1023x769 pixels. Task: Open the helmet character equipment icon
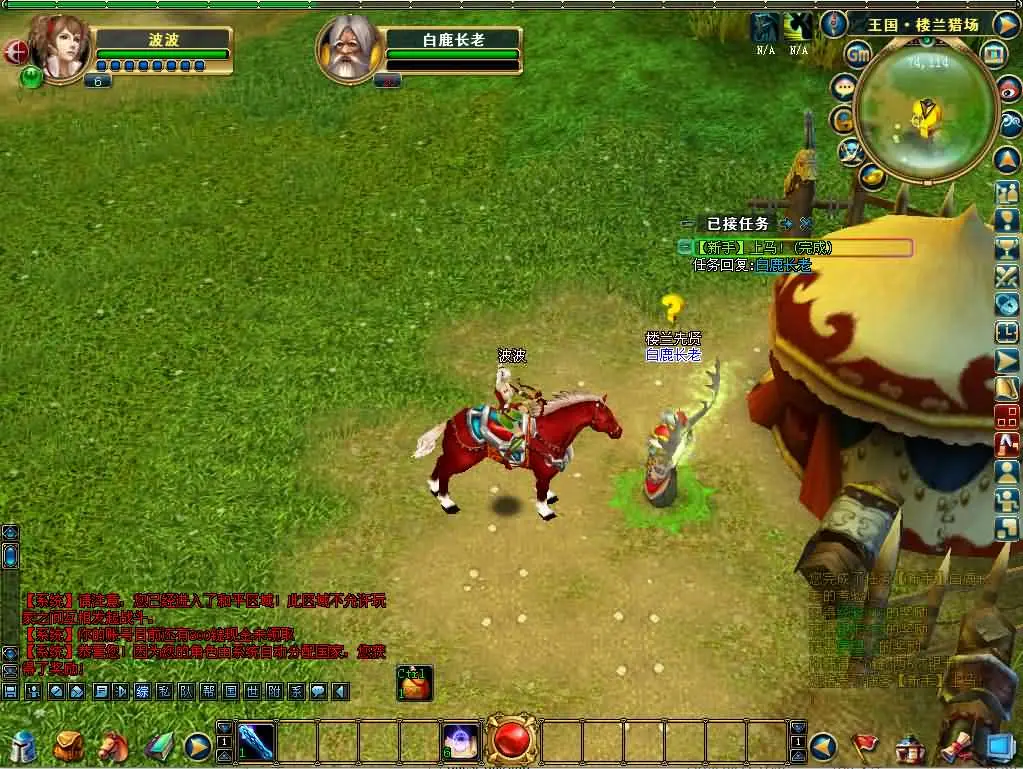(x=23, y=746)
